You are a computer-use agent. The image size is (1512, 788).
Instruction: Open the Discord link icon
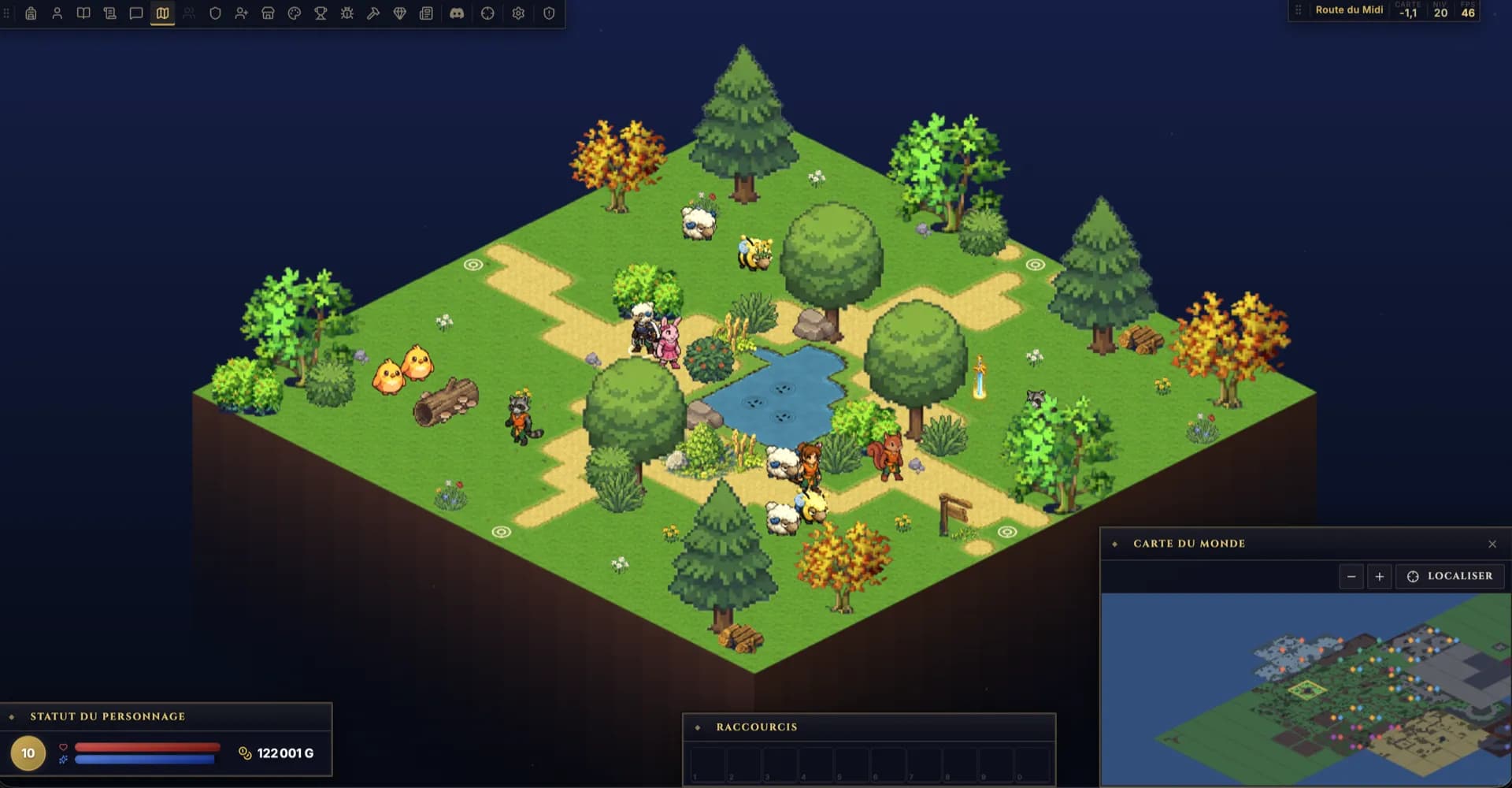[x=457, y=13]
